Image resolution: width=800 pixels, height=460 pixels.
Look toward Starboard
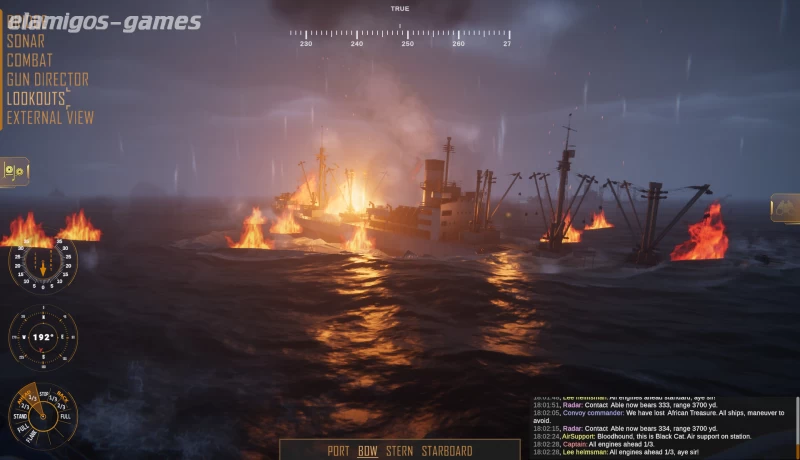[446, 451]
